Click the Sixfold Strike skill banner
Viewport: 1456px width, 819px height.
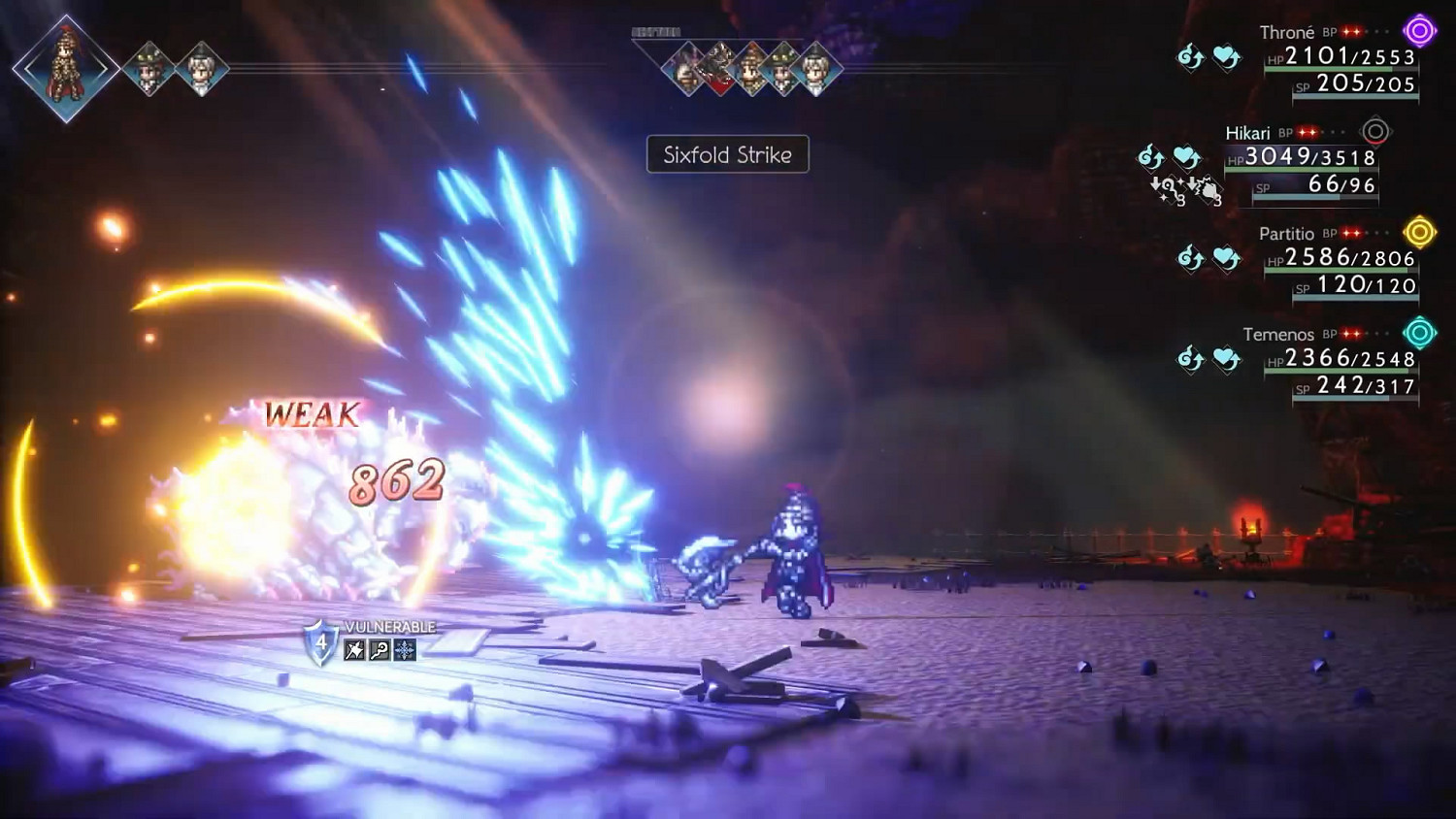(727, 155)
